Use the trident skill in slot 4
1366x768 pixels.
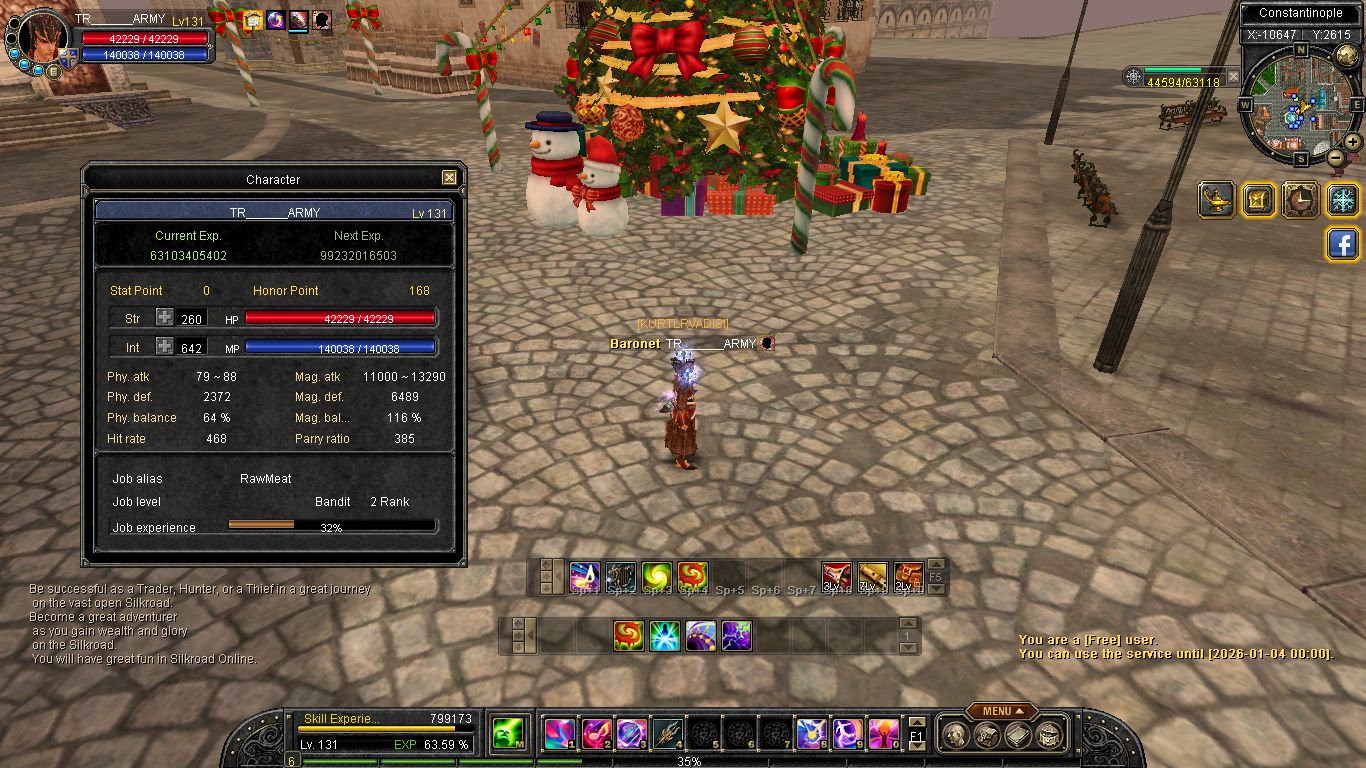click(667, 735)
